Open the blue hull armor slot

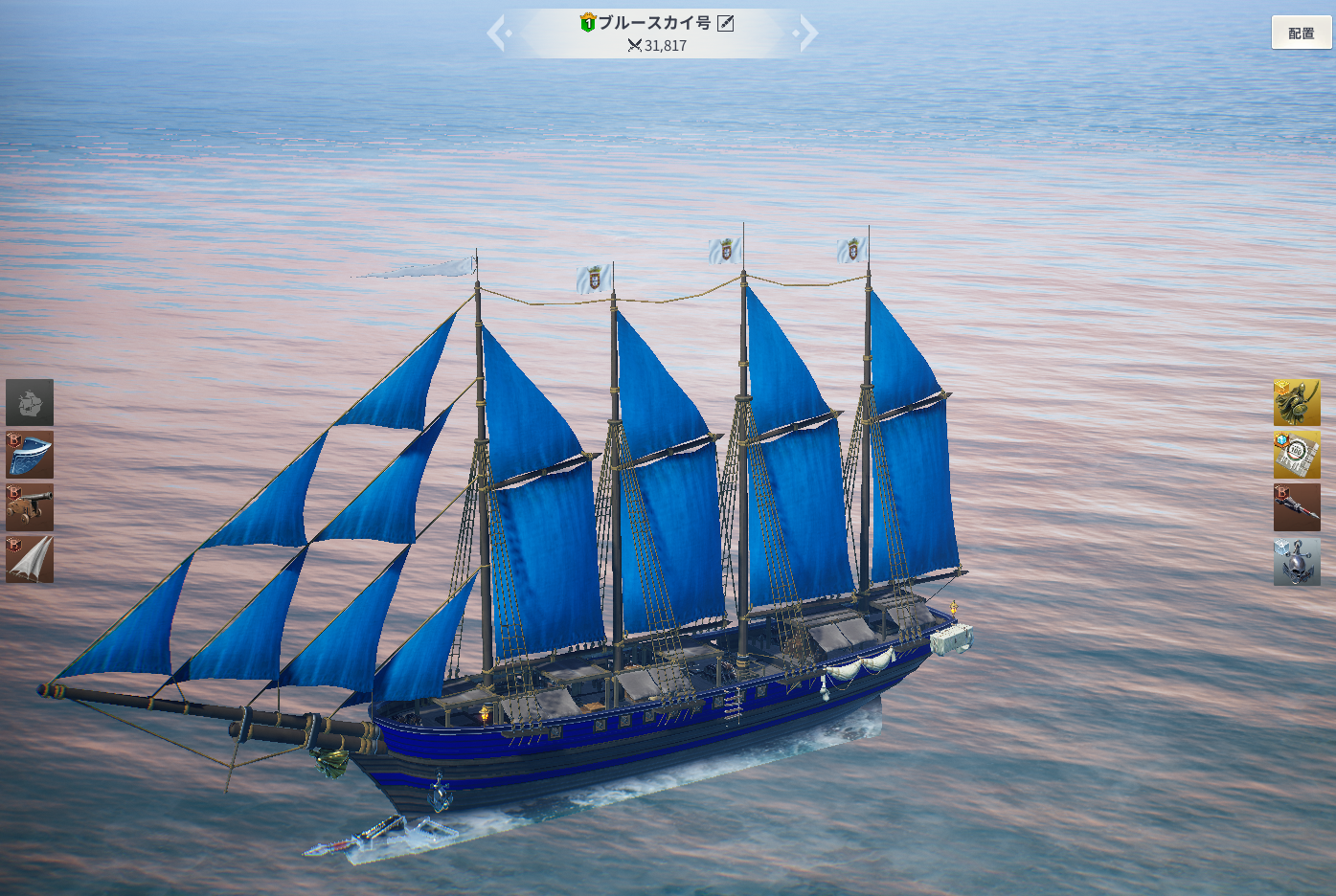click(x=30, y=455)
